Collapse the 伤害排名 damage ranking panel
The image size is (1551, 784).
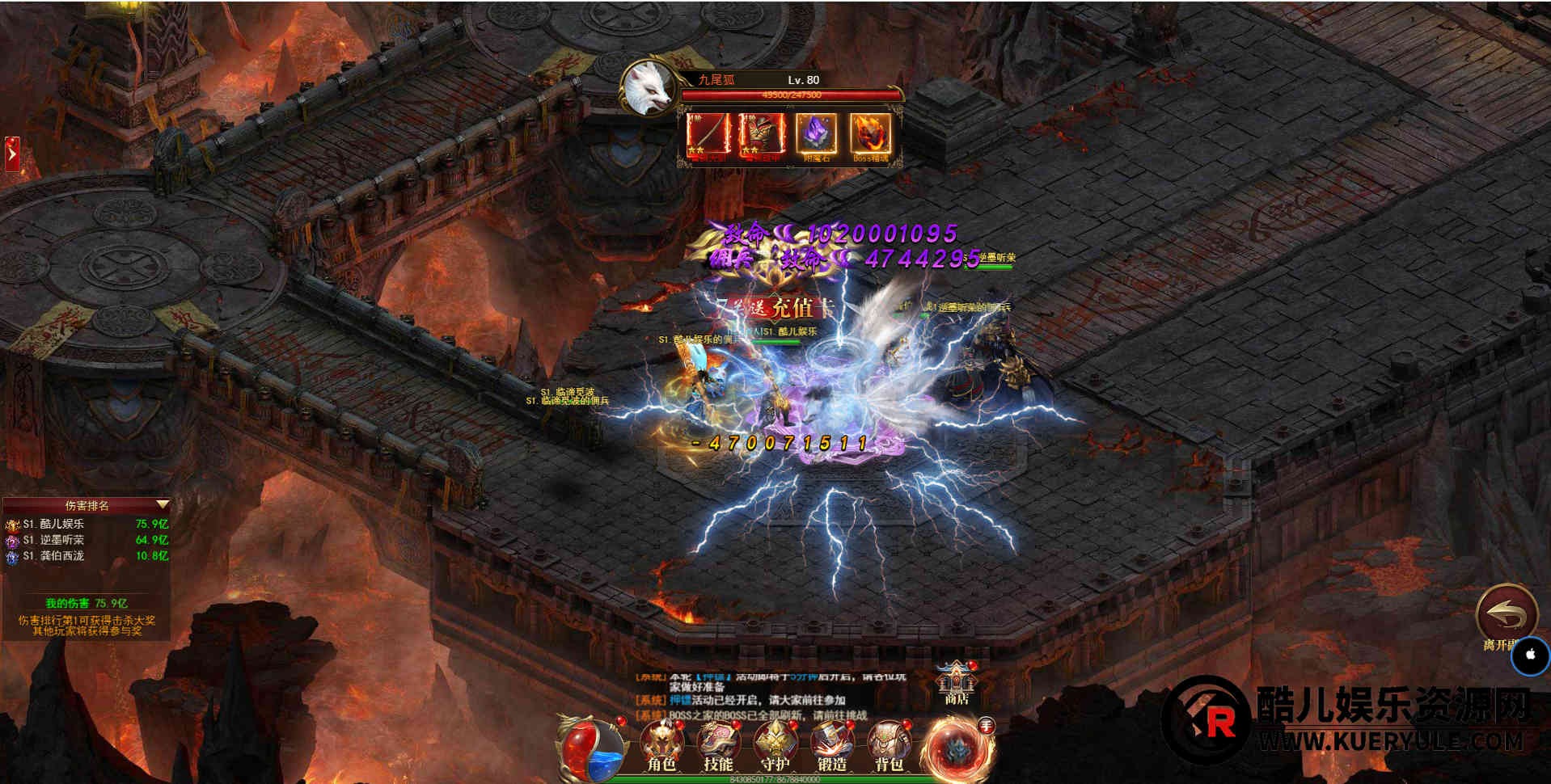[163, 505]
